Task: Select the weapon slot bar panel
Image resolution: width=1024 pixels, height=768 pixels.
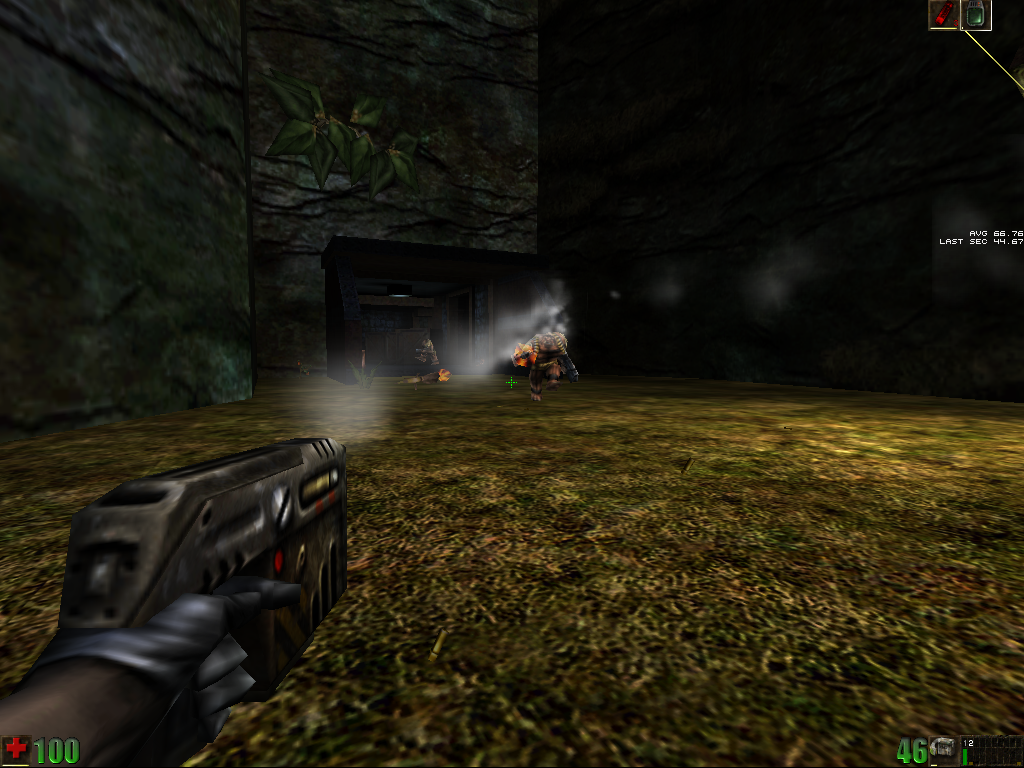Action: tap(992, 750)
